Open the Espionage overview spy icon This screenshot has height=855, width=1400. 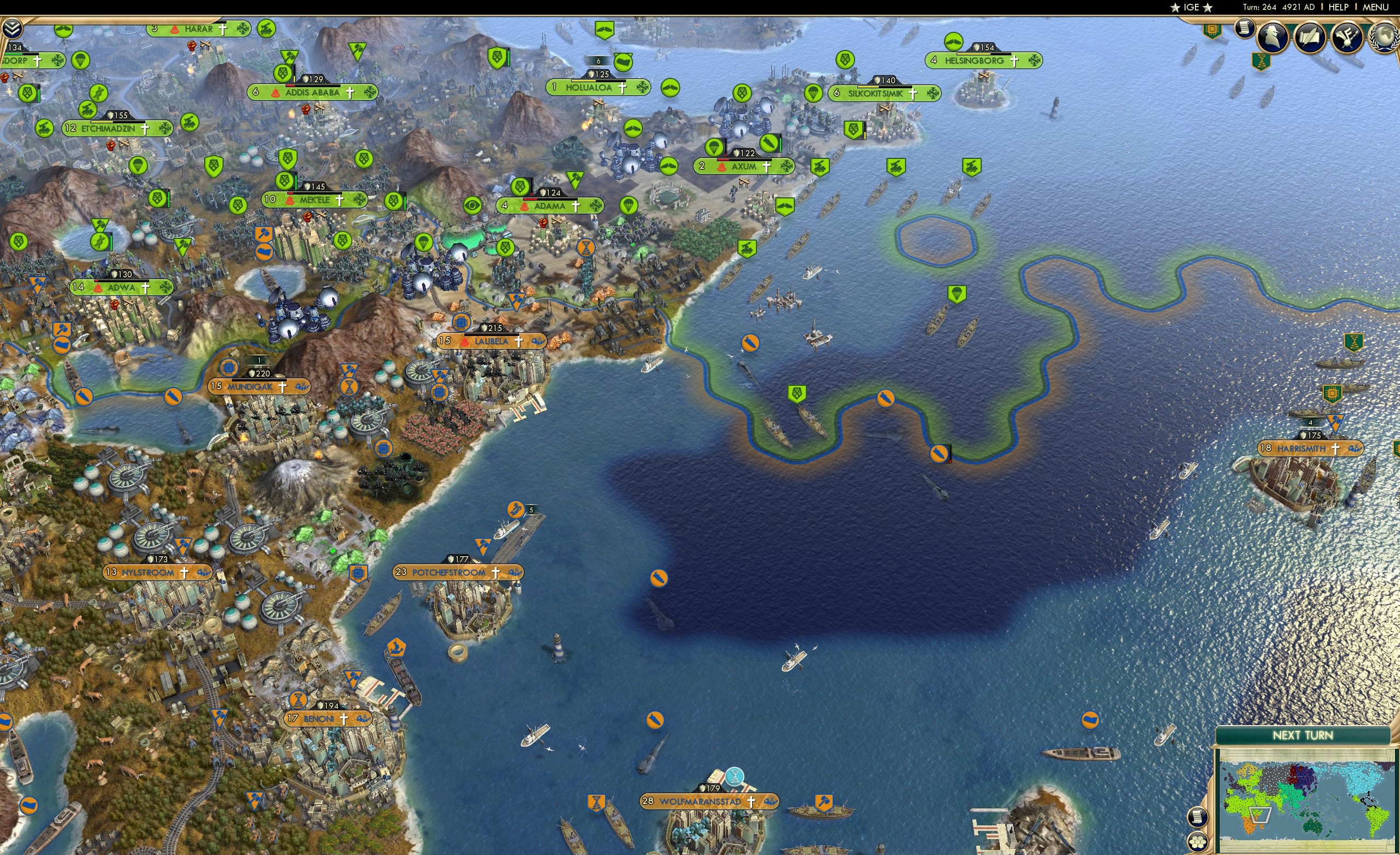pyautogui.click(x=1273, y=37)
